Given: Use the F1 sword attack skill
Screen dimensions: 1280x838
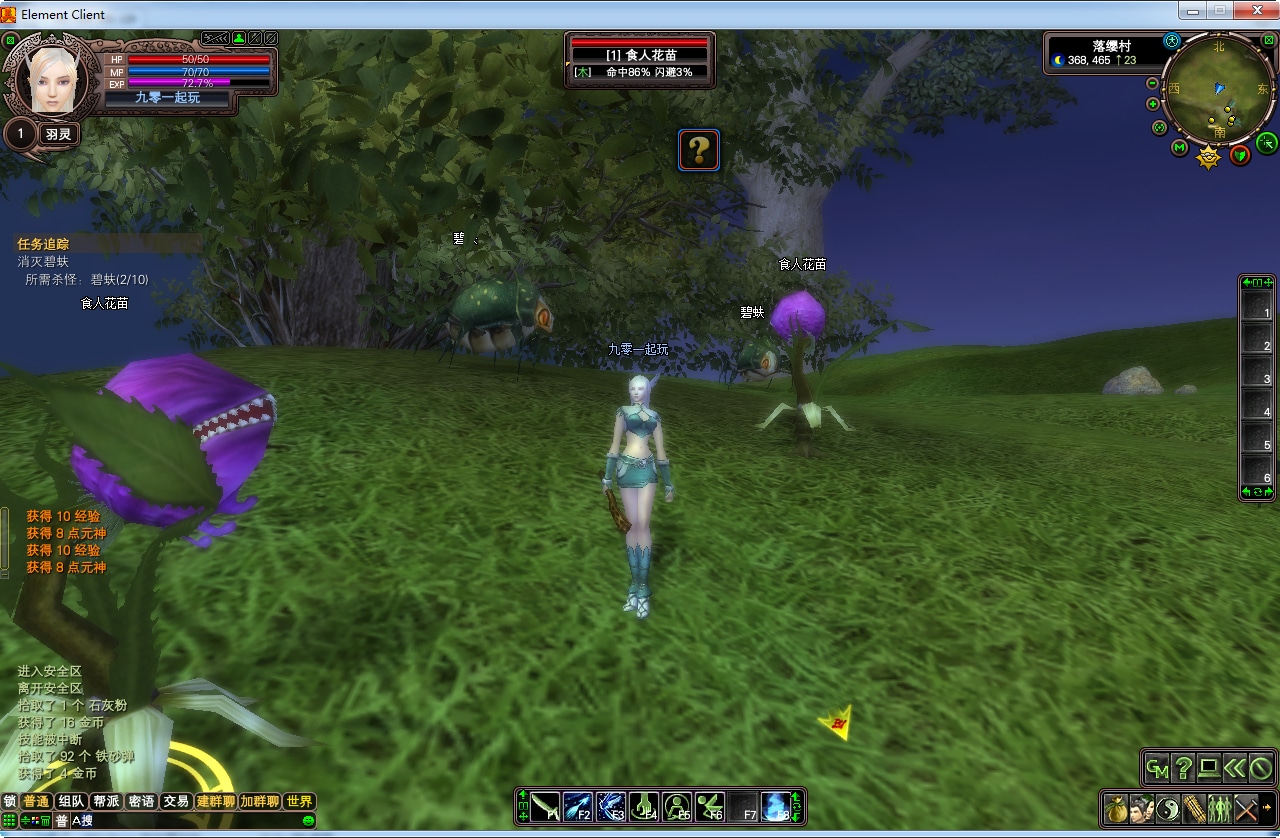Looking at the screenshot, I should tap(545, 806).
